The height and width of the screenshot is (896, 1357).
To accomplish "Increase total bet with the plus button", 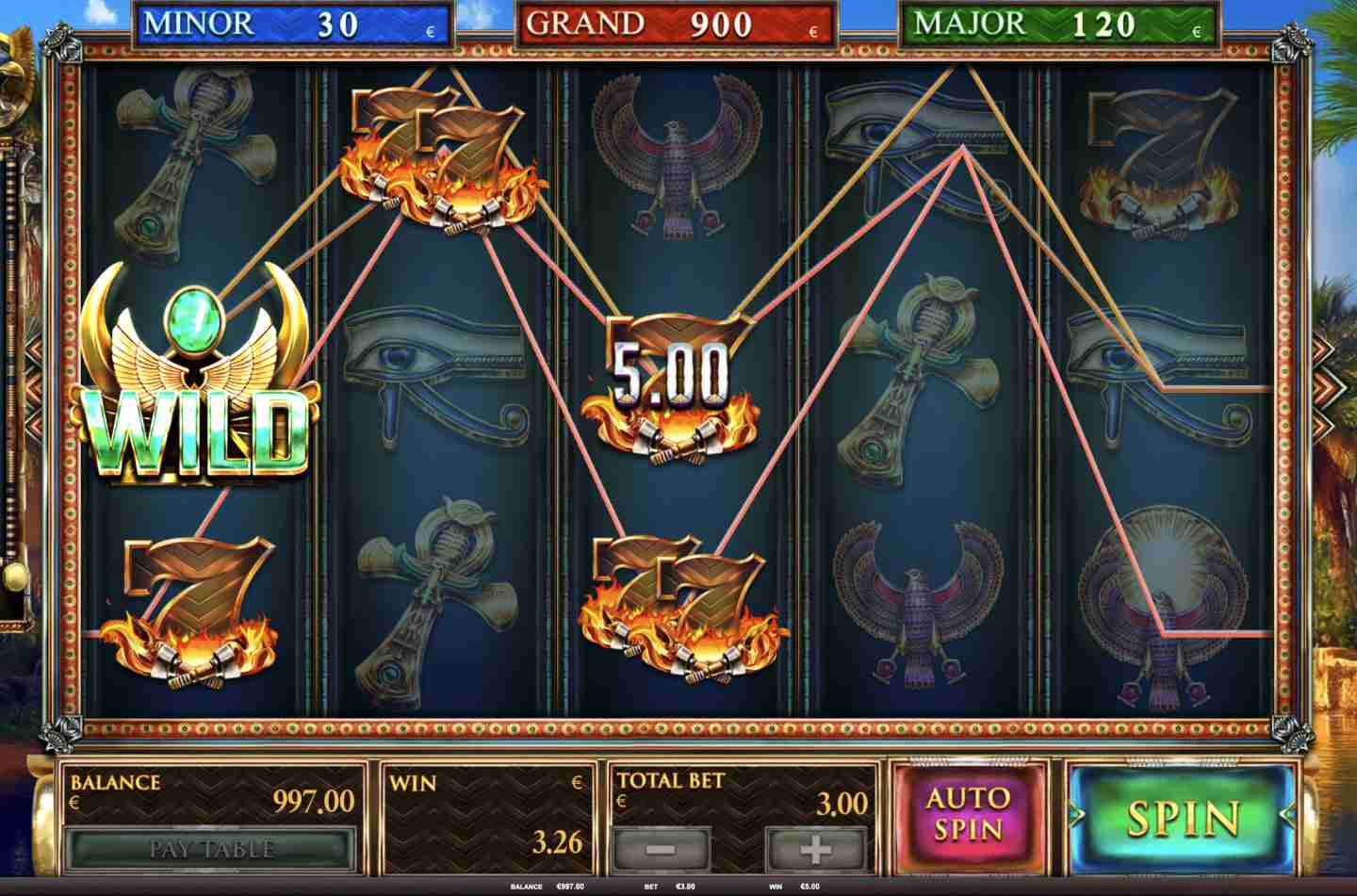I will point(815,850).
